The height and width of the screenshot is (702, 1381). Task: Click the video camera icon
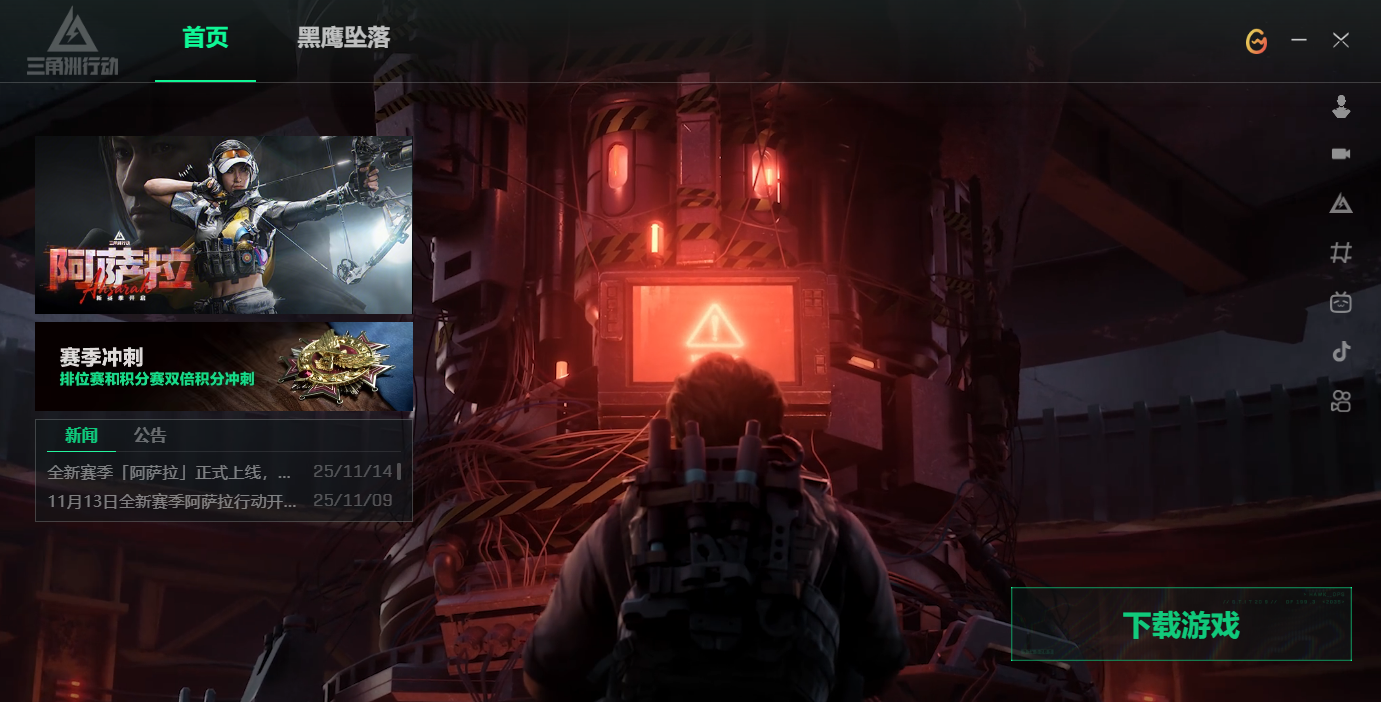tap(1341, 154)
